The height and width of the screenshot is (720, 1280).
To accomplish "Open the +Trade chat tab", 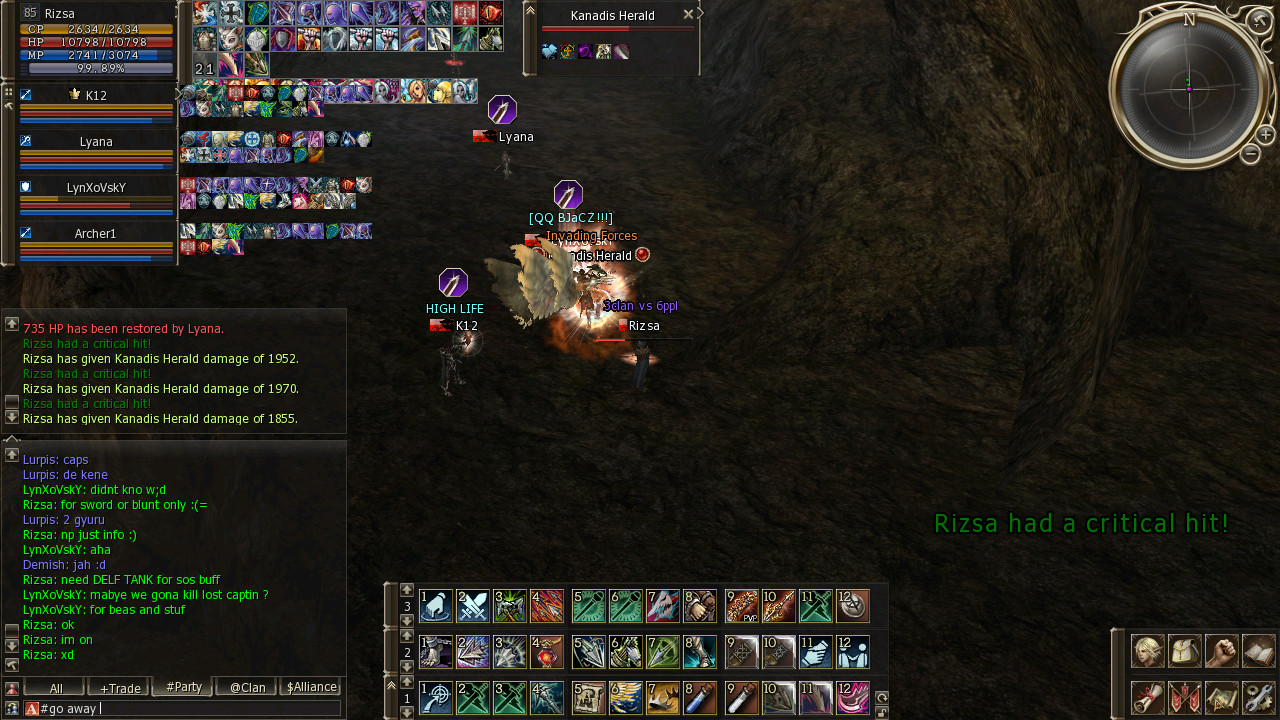I will coord(118,687).
